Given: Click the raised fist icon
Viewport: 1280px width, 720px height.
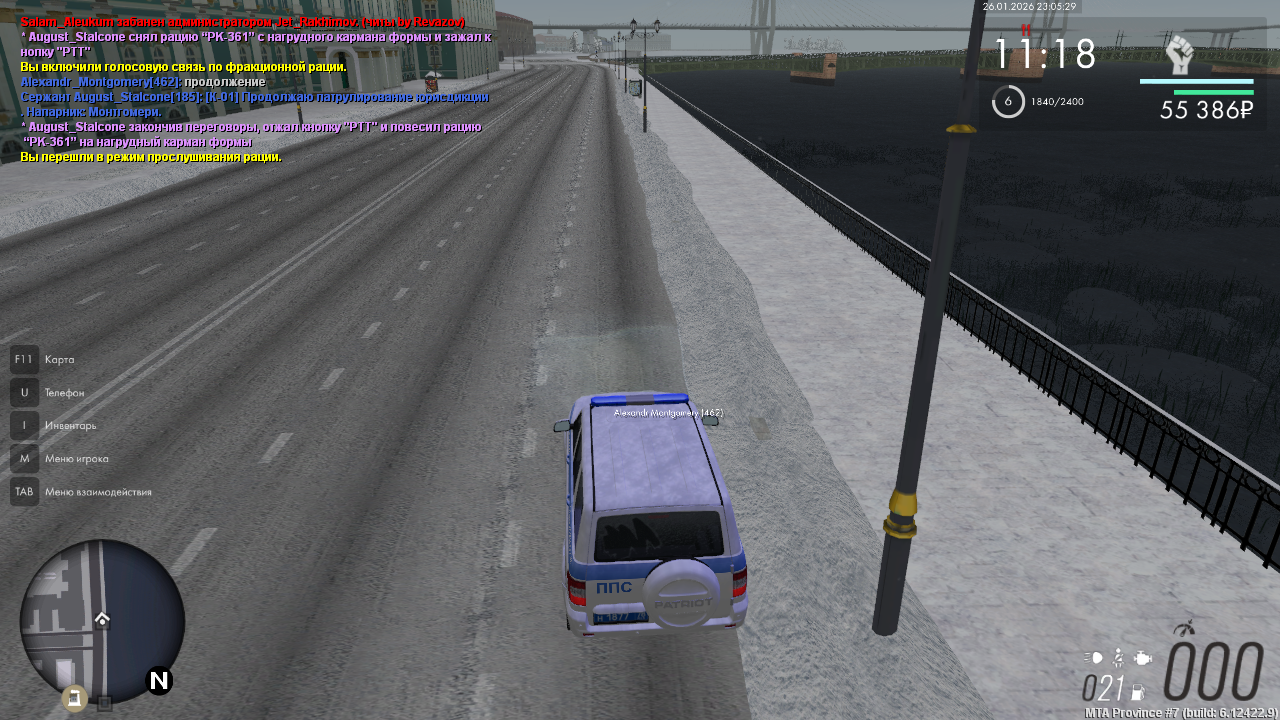Looking at the screenshot, I should (x=1180, y=56).
